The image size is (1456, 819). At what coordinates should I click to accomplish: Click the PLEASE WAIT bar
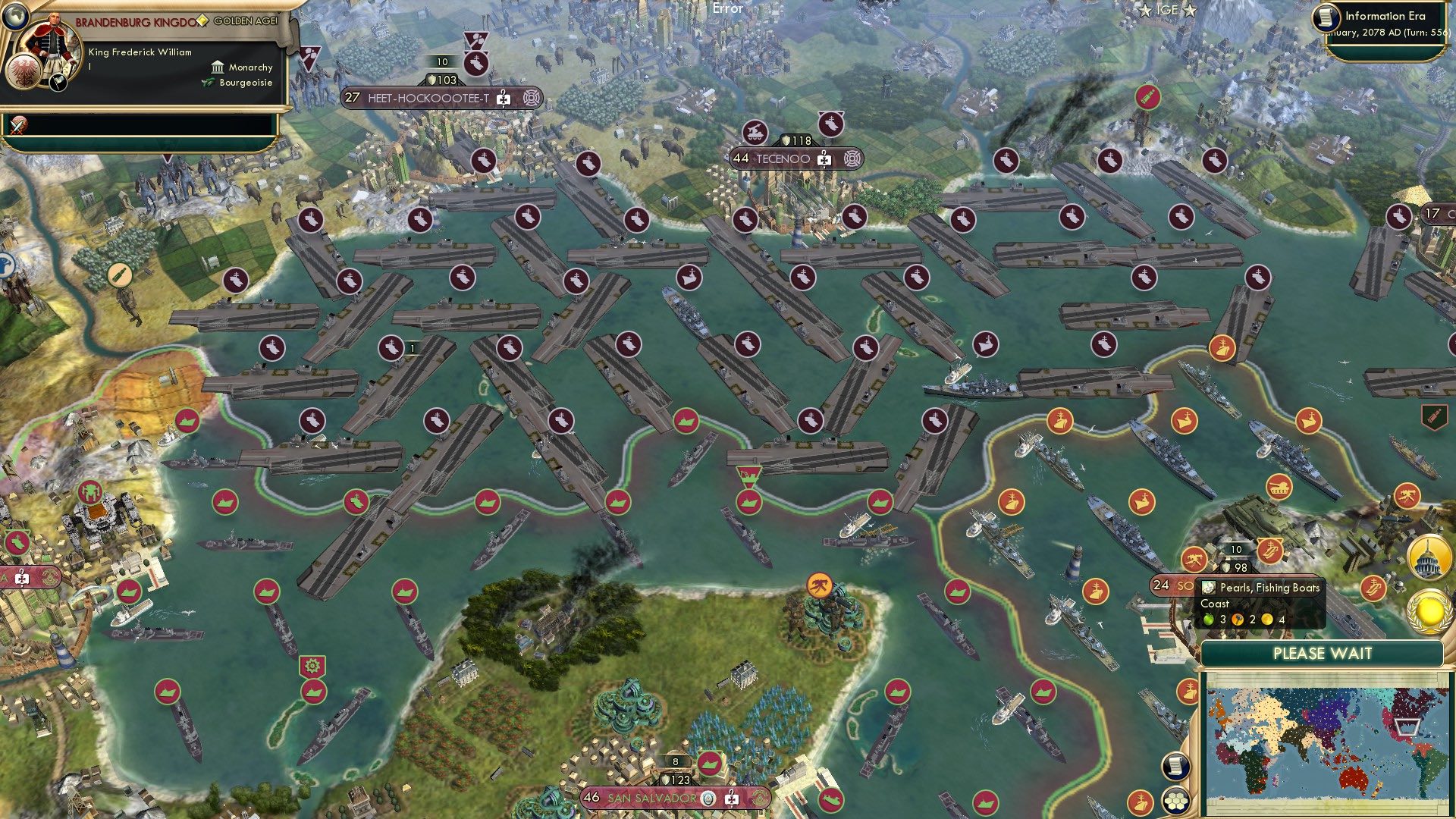(x=1323, y=652)
